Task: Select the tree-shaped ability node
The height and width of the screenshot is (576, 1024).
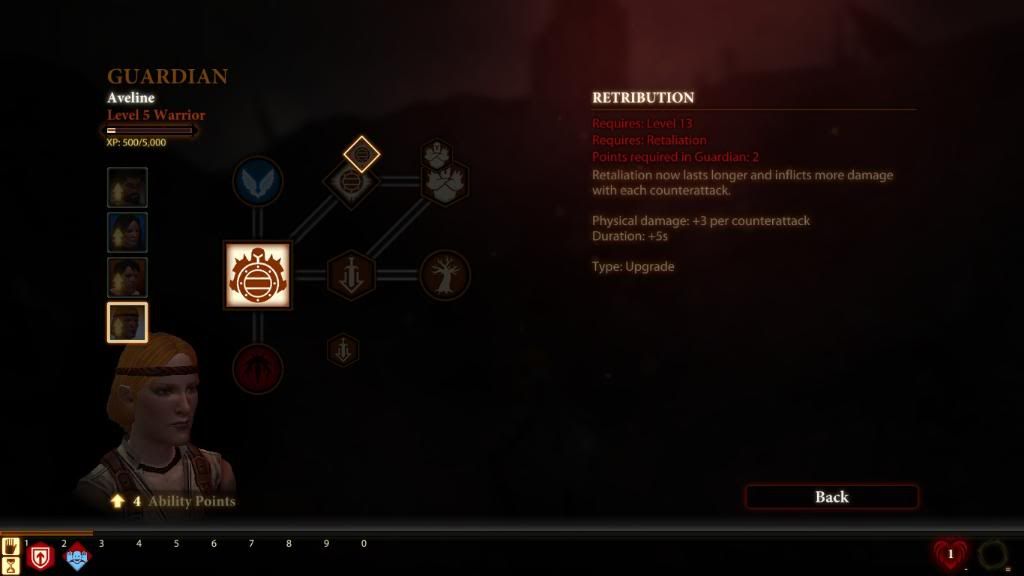Action: (x=445, y=275)
